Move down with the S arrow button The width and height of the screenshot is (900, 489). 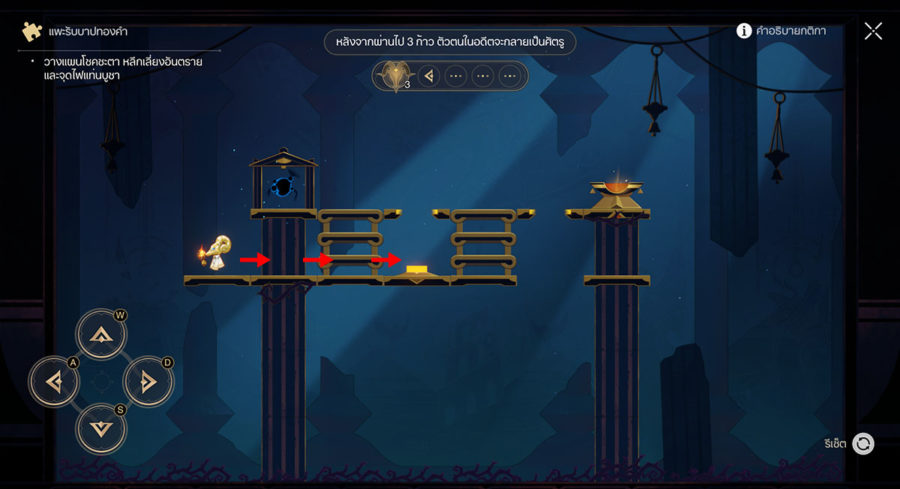tap(101, 428)
